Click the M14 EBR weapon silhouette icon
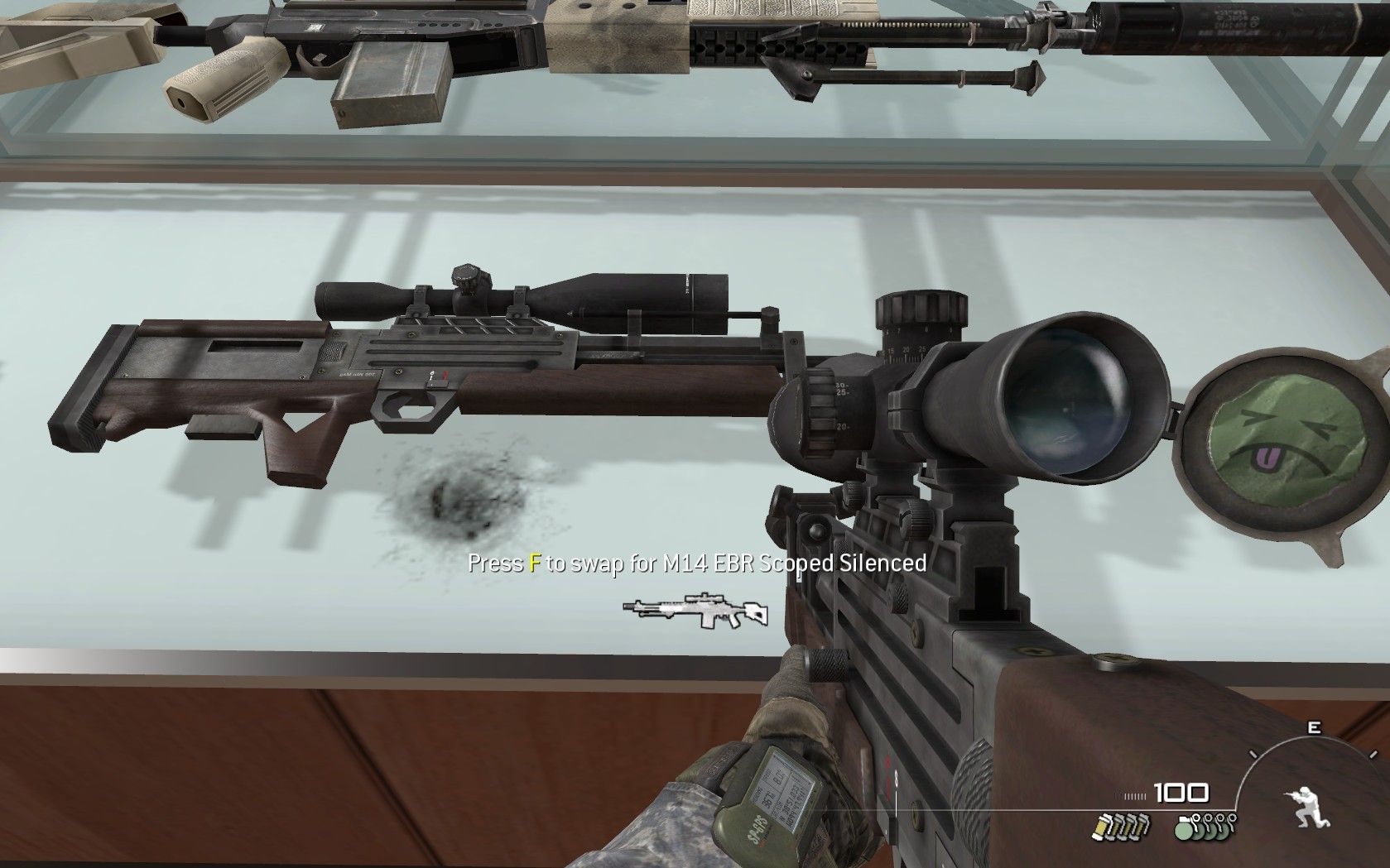 [695, 611]
